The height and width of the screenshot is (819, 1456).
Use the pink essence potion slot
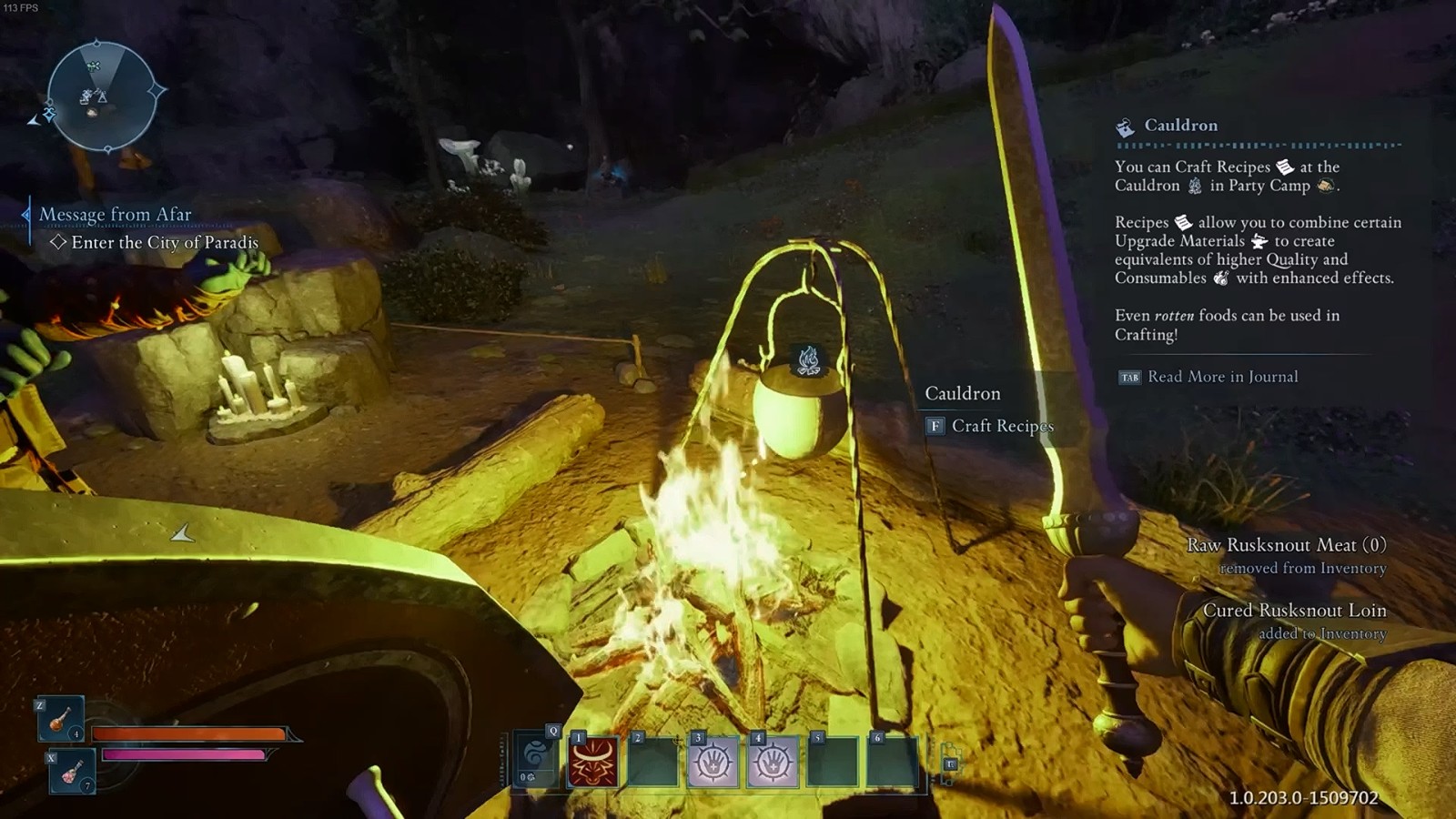click(72, 772)
